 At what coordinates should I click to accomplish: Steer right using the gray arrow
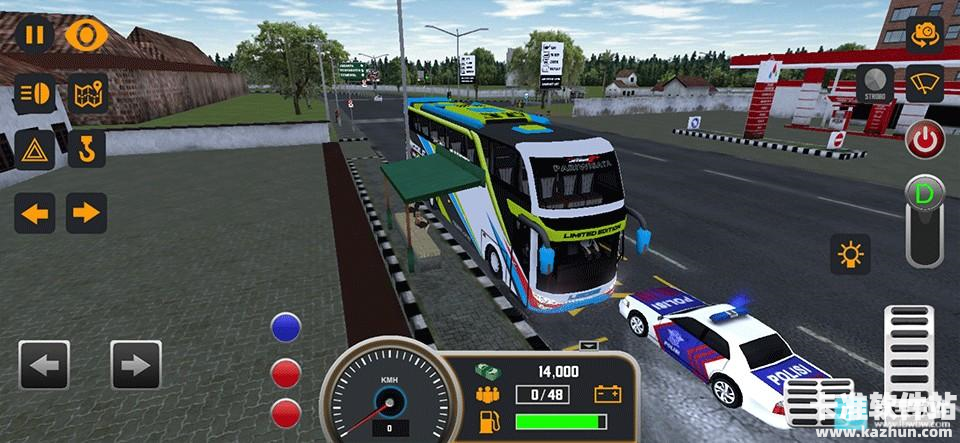click(136, 365)
